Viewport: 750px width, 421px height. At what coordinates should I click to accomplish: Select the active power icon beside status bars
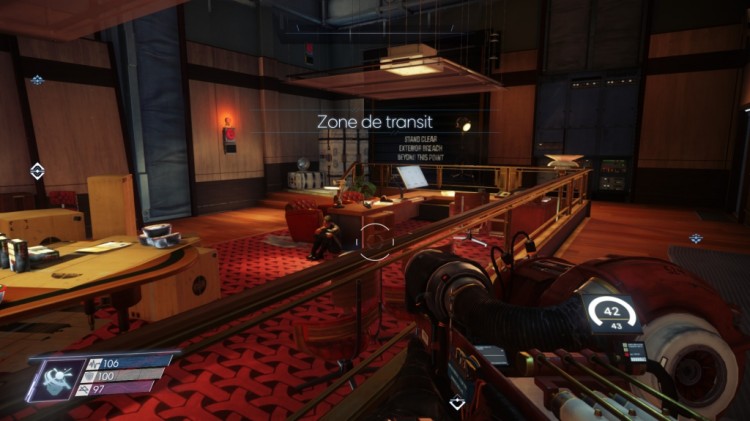tap(59, 379)
